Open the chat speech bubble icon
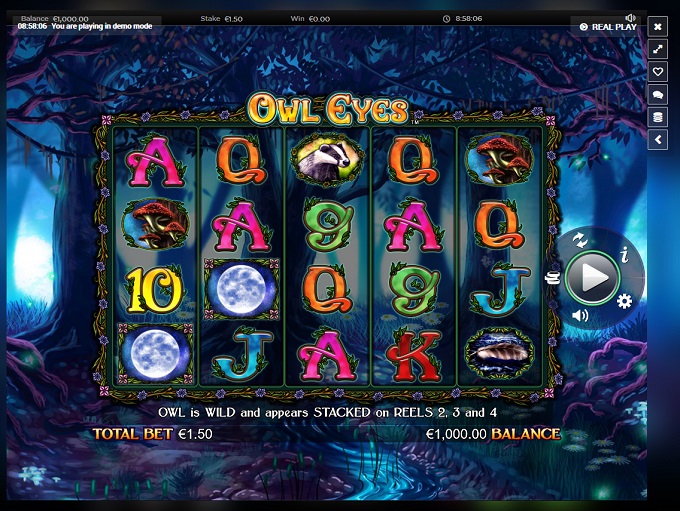This screenshot has width=680, height=511. click(x=658, y=95)
